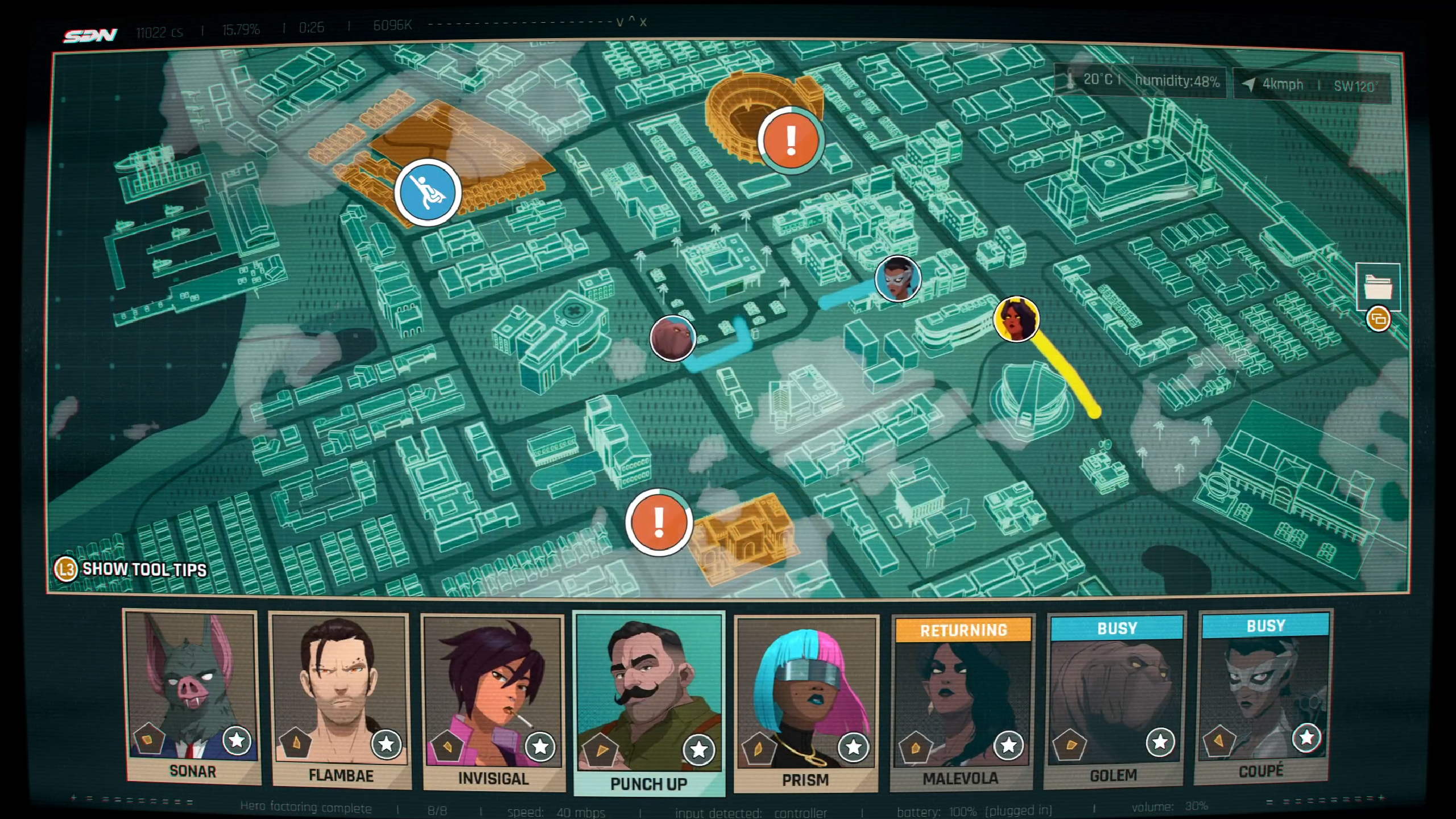Choose the Flambae hero card
Image resolution: width=1456 pixels, height=819 pixels.
[x=340, y=700]
